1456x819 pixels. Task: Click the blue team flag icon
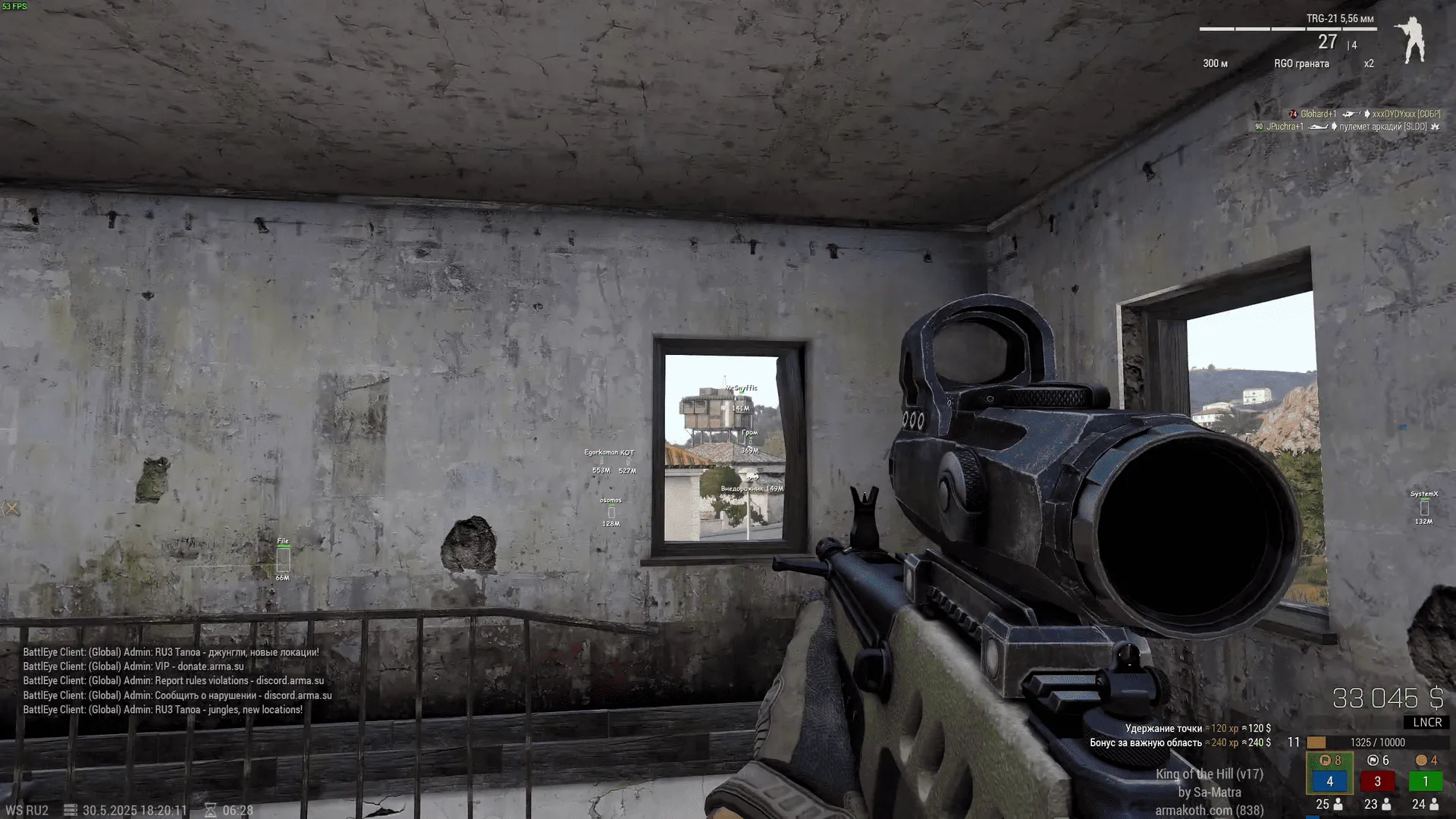coord(1325,760)
